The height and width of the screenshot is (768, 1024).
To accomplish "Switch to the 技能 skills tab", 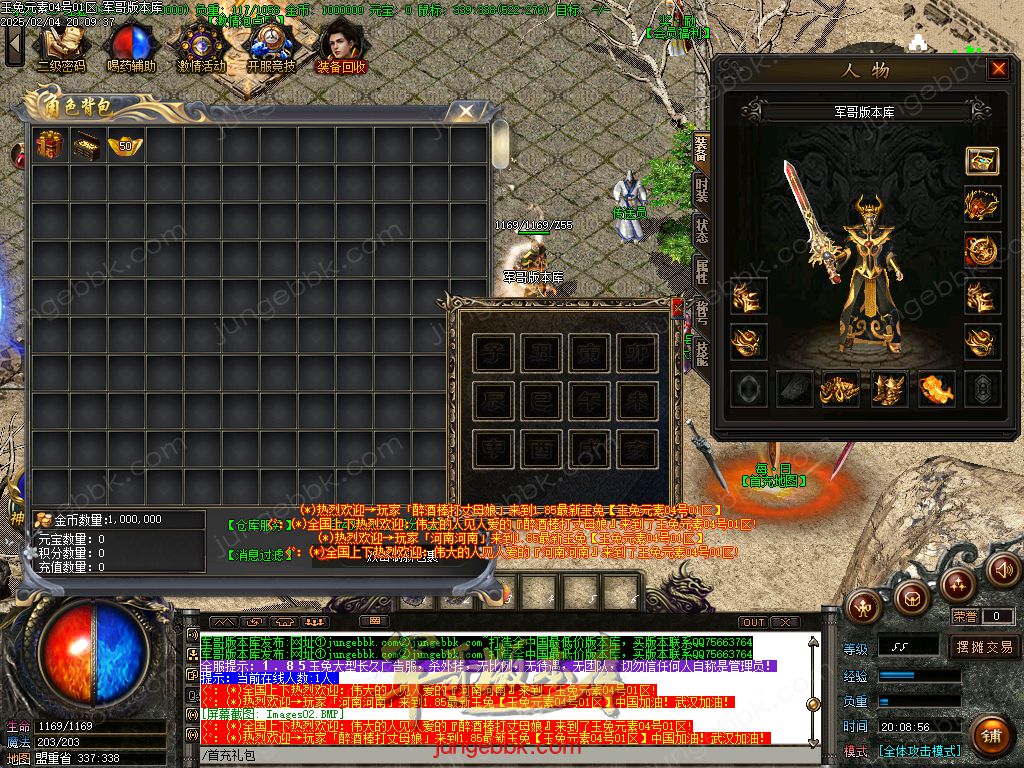I will pyautogui.click(x=701, y=350).
